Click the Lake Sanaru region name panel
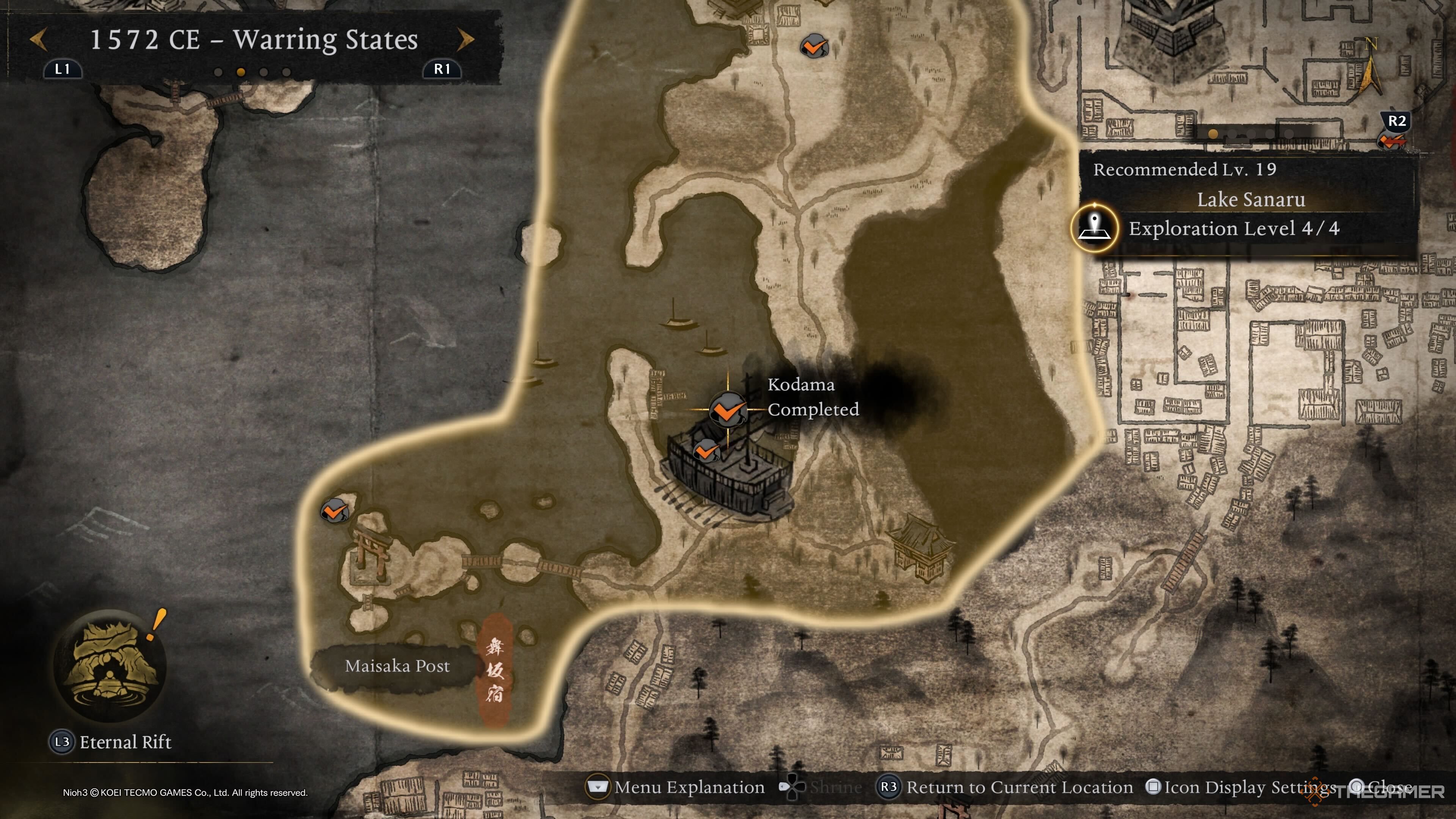This screenshot has width=1456, height=819. 1250,199
